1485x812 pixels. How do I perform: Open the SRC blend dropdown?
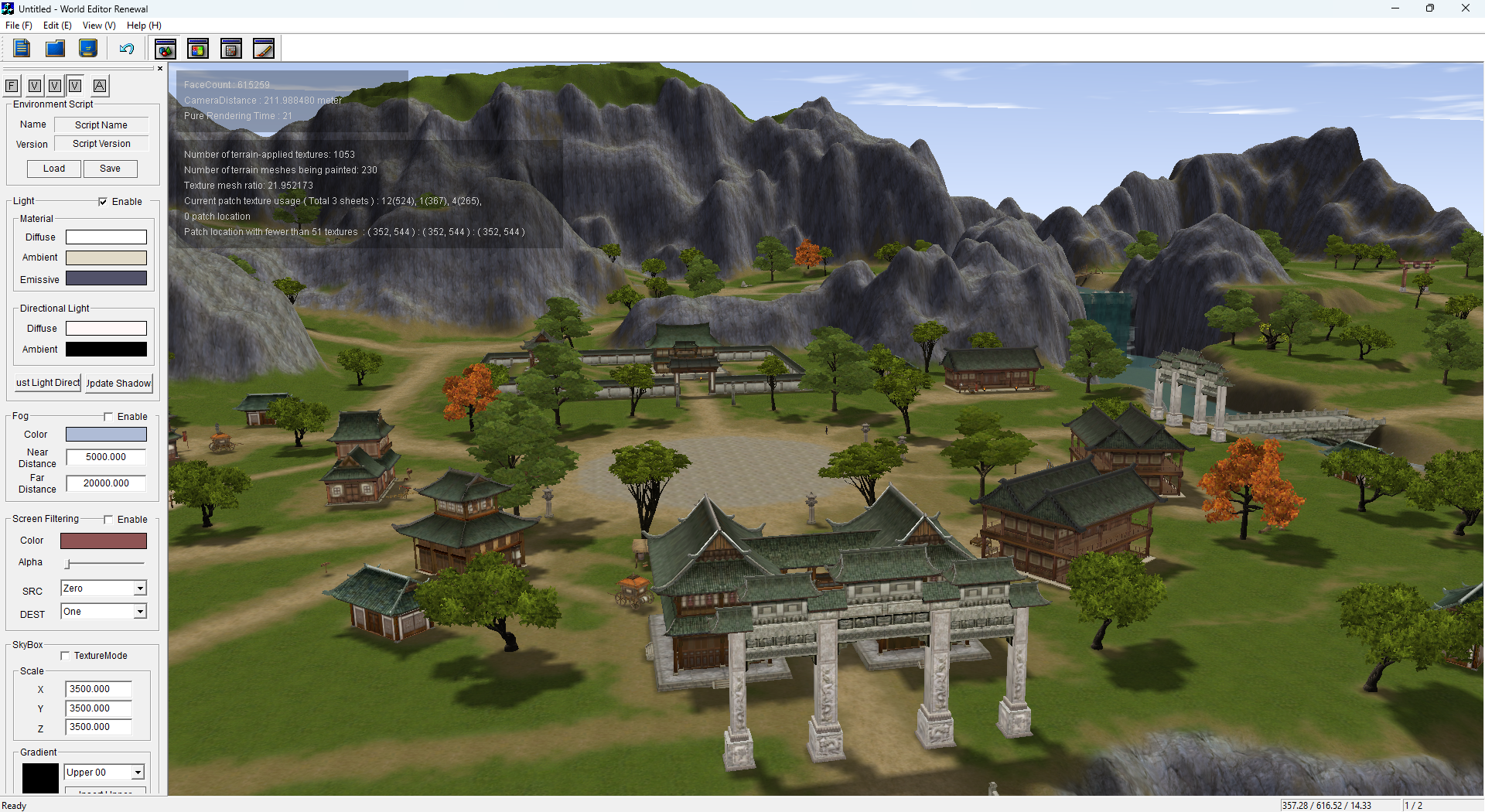(140, 589)
